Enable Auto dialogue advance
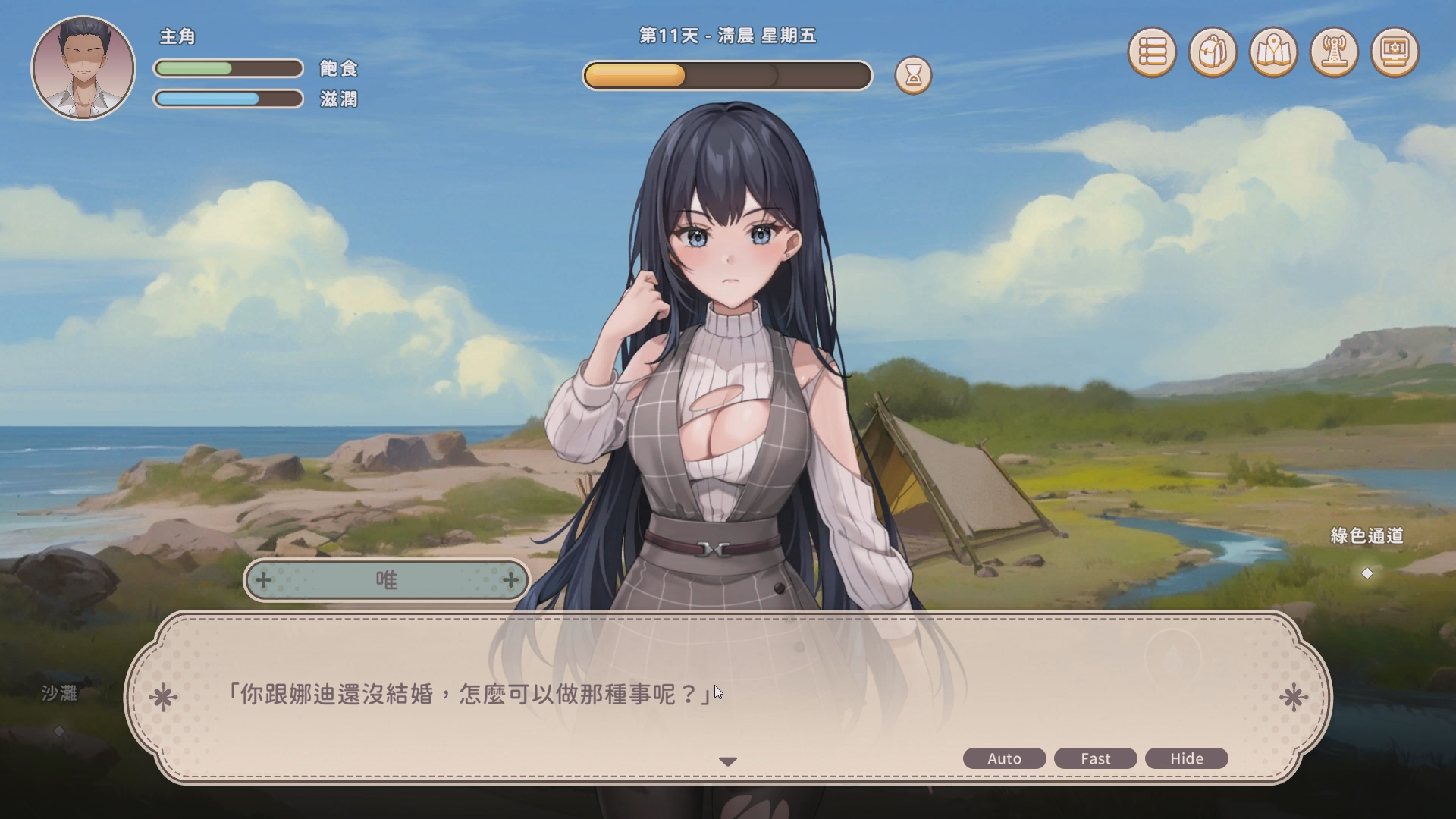 pyautogui.click(x=1004, y=758)
